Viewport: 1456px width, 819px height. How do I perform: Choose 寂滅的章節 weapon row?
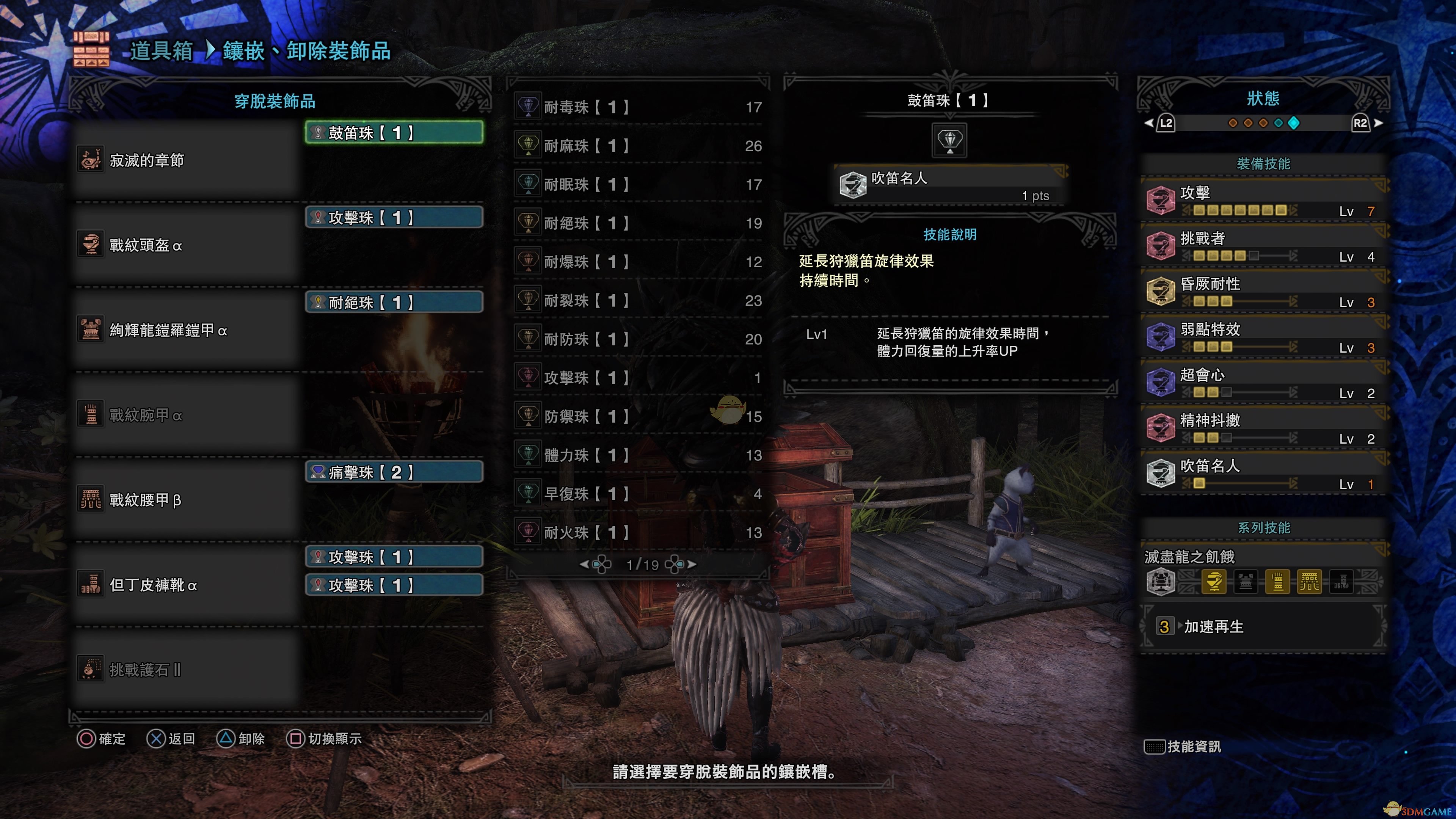187,160
